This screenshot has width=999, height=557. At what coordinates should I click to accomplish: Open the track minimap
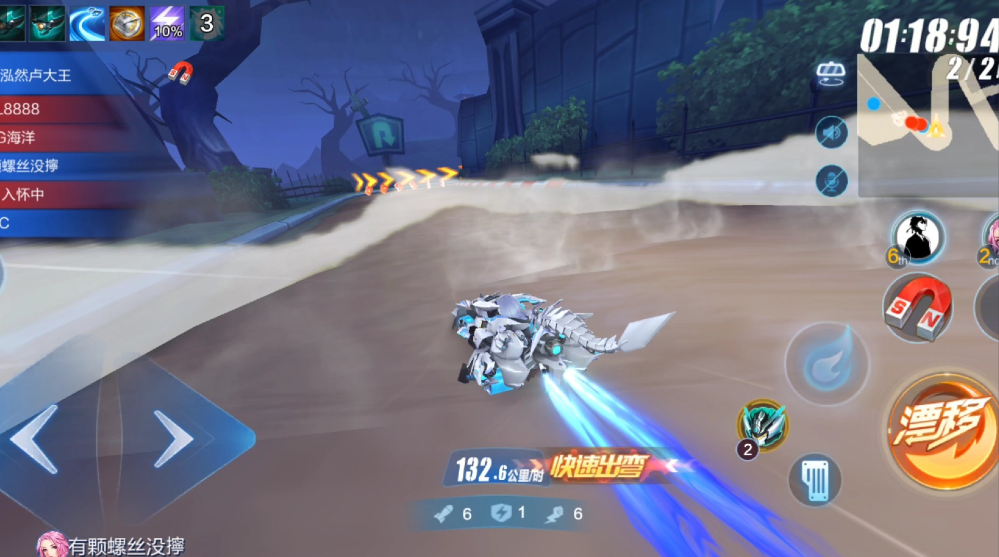coord(927,122)
